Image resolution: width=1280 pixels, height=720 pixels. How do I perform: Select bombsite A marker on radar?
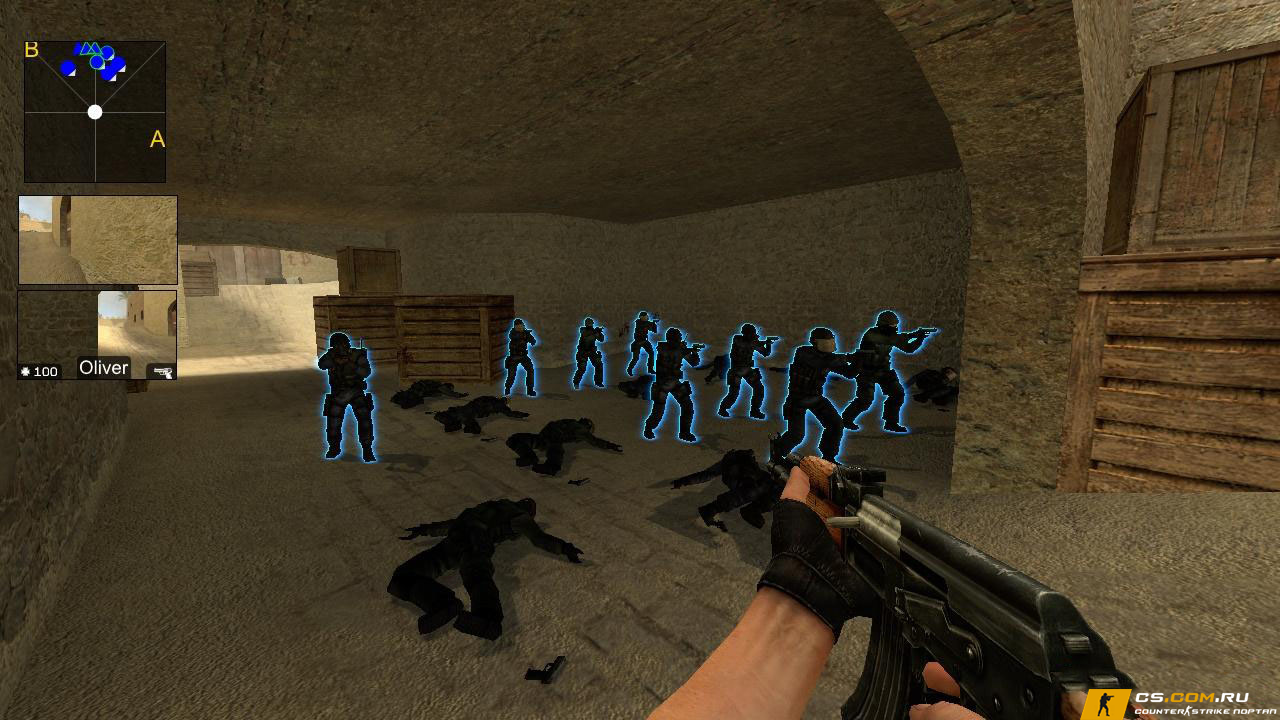[157, 140]
